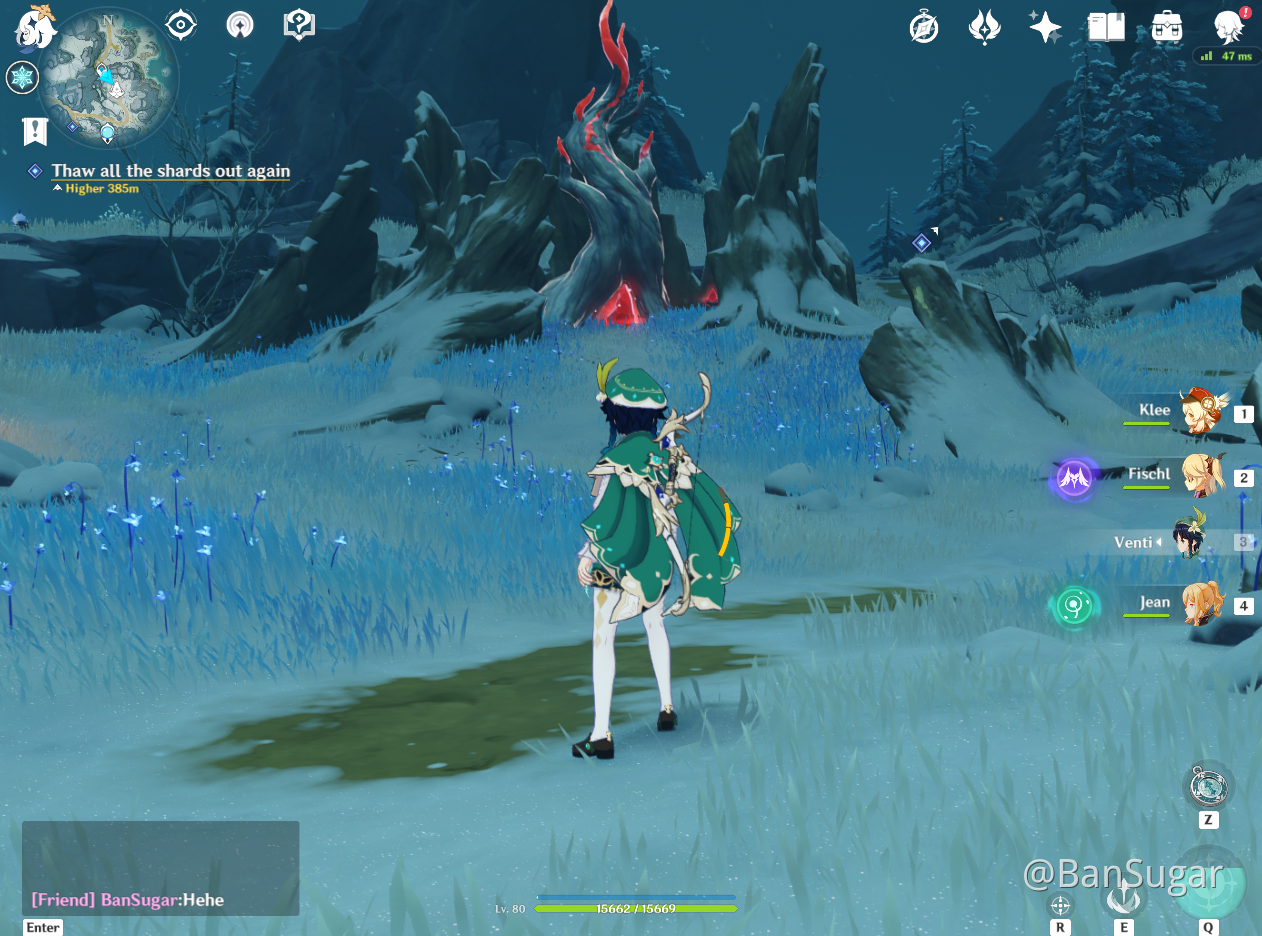1262x936 pixels.
Task: Select Venti in the party list
Action: 1190,541
